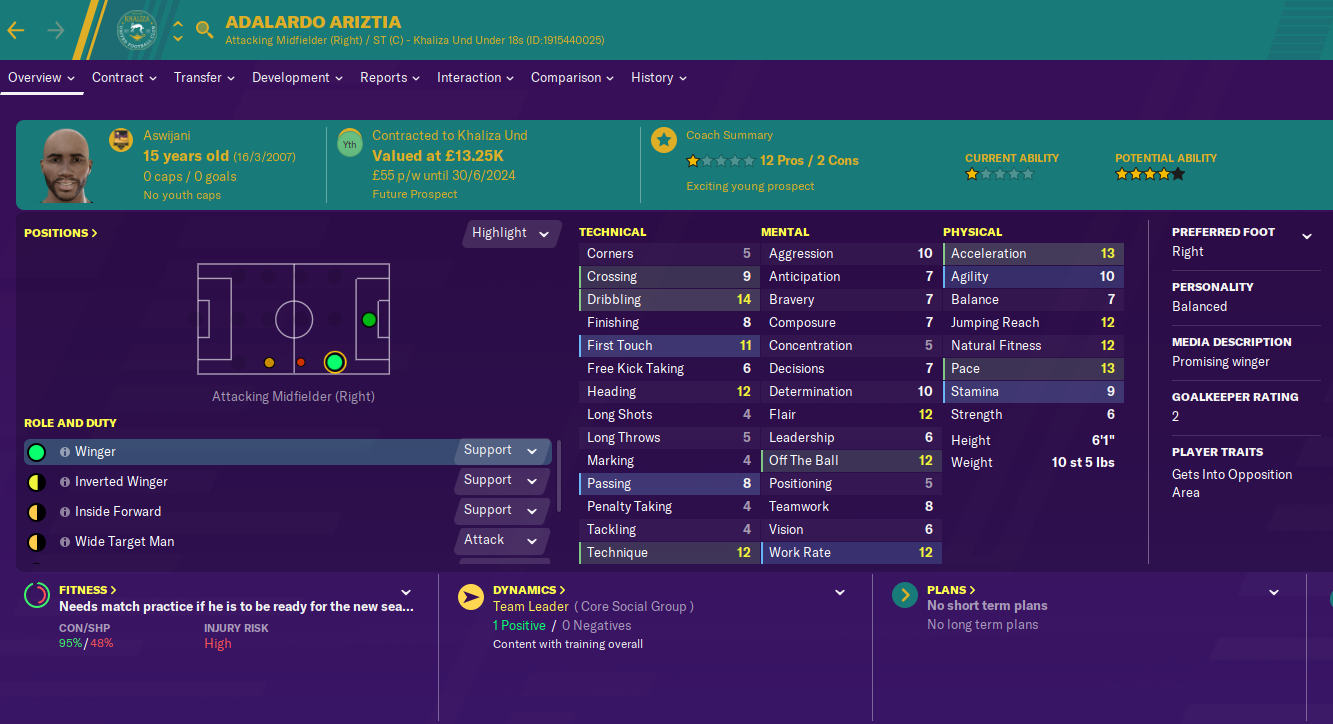Open the Comparison menu
The height and width of the screenshot is (724, 1333).
coord(572,78)
